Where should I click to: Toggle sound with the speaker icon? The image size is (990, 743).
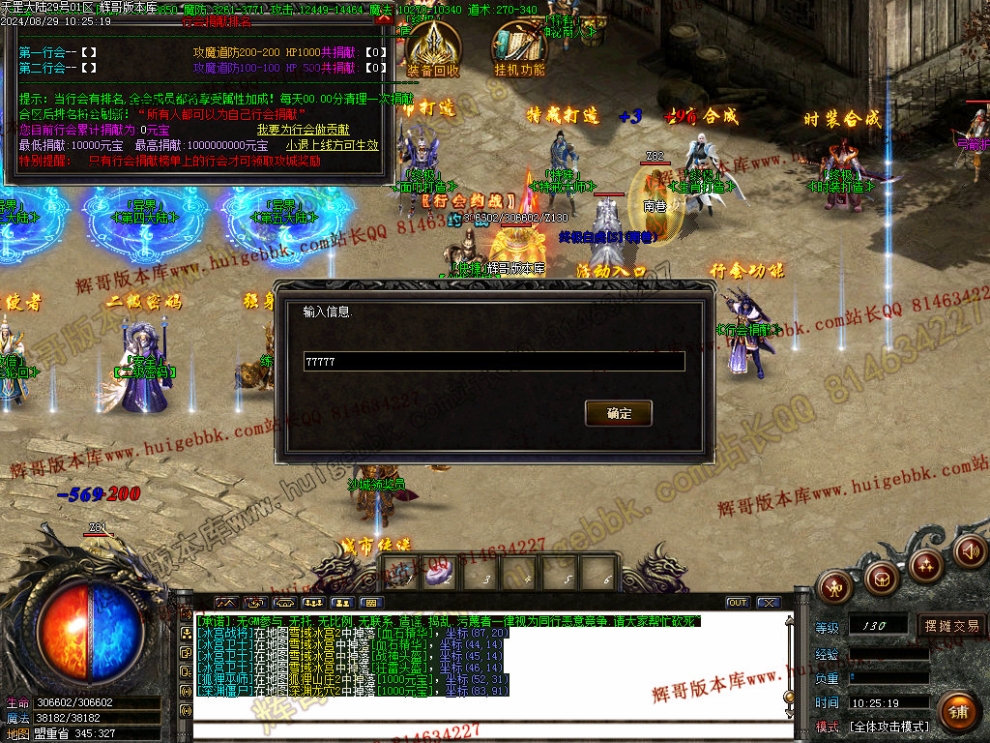(x=969, y=551)
